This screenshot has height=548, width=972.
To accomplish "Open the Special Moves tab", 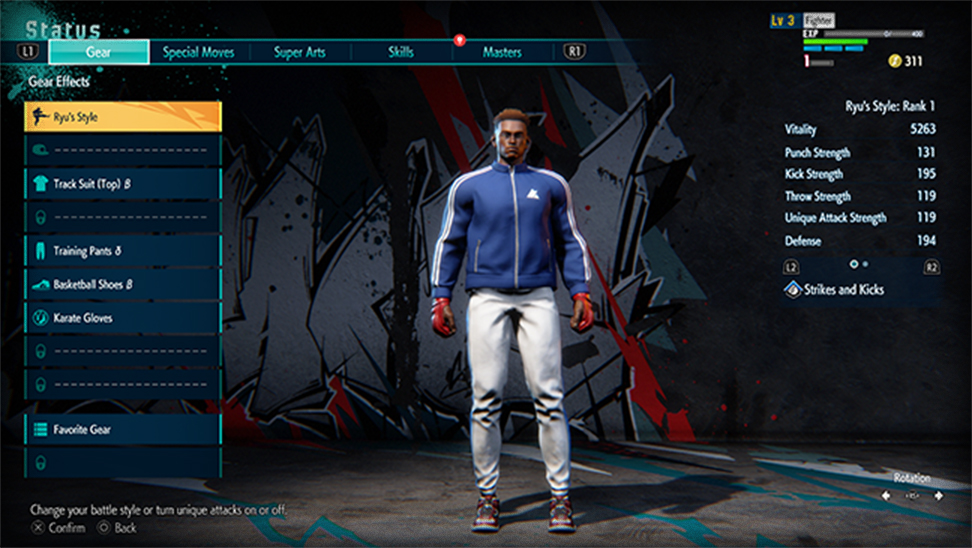I will (x=198, y=52).
